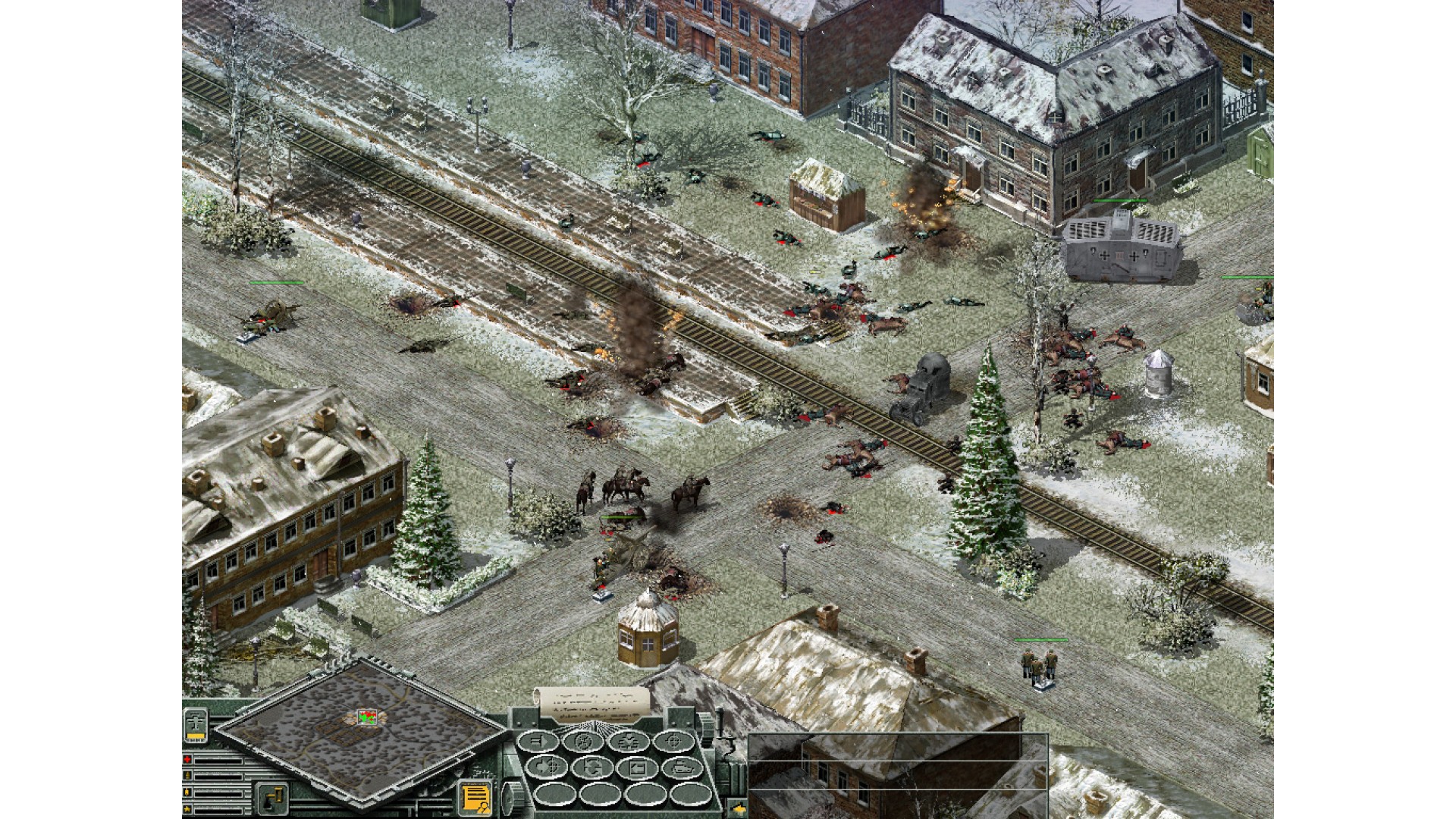Open the yellow objectives document button
Viewport: 1456px width, 819px height.
pos(476,796)
